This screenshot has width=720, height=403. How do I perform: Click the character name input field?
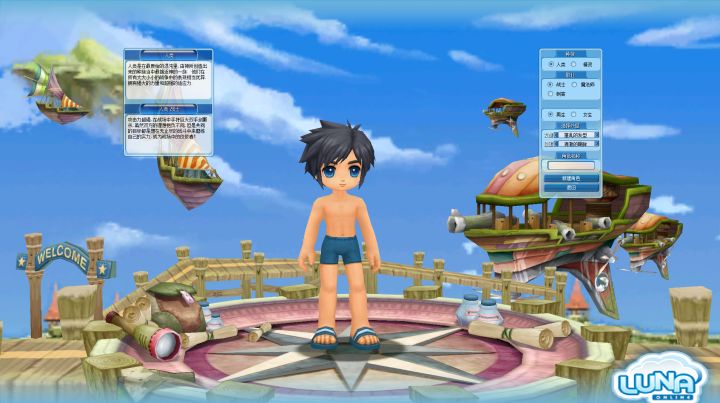click(571, 165)
